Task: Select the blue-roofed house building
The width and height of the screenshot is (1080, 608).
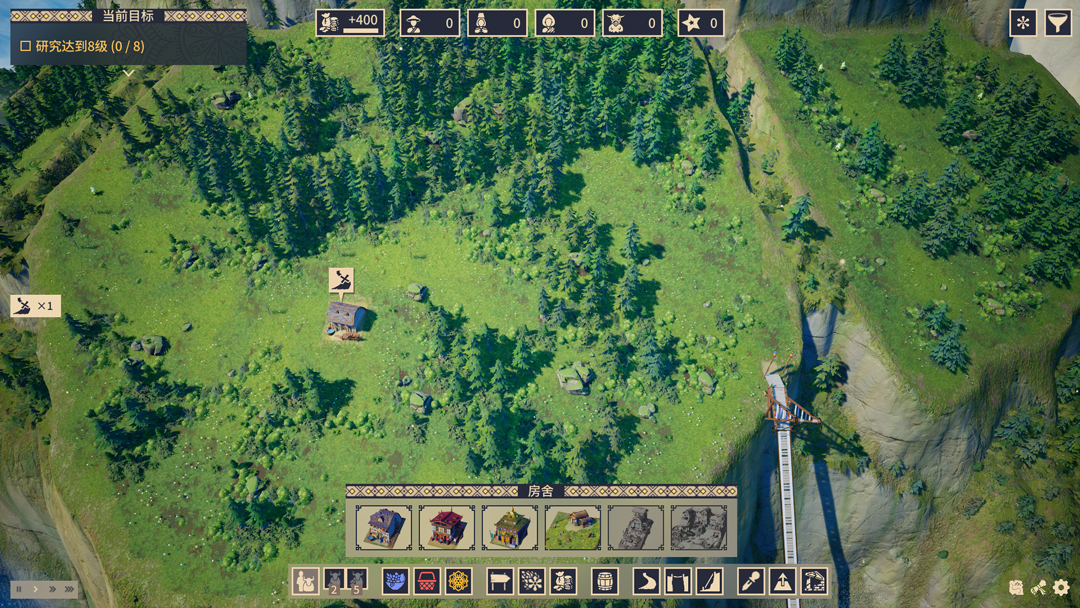Action: pos(384,528)
